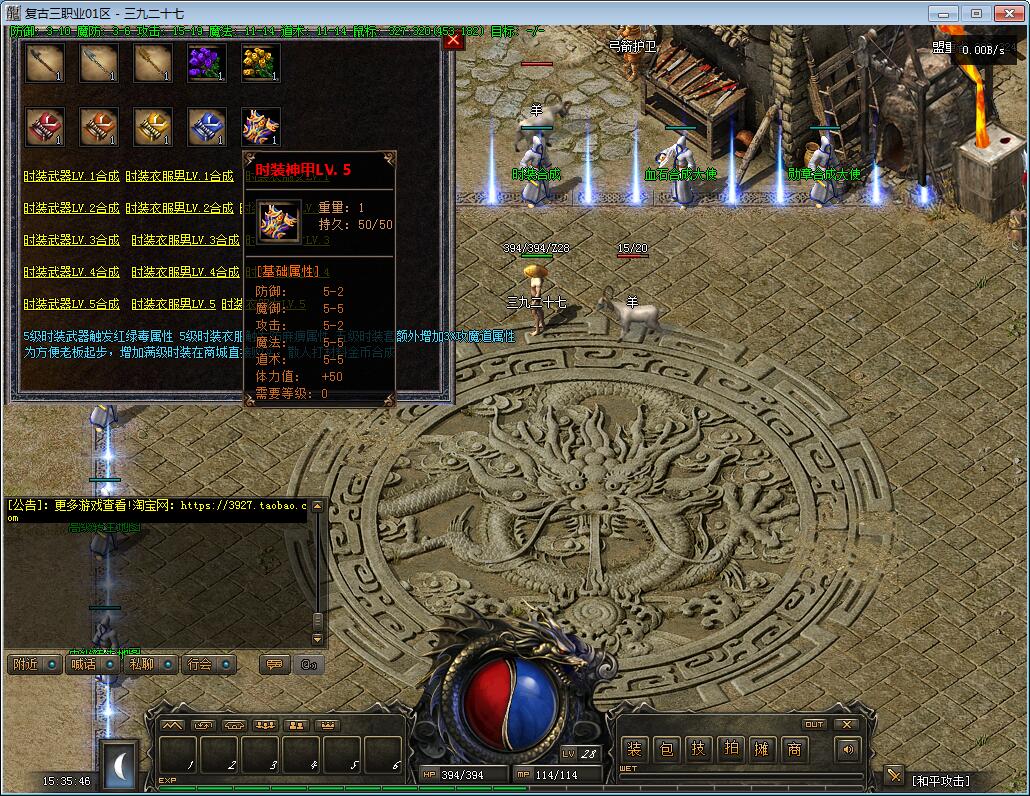
Task: Click the 时装武器LV.1合成 link
Action: [x=71, y=176]
